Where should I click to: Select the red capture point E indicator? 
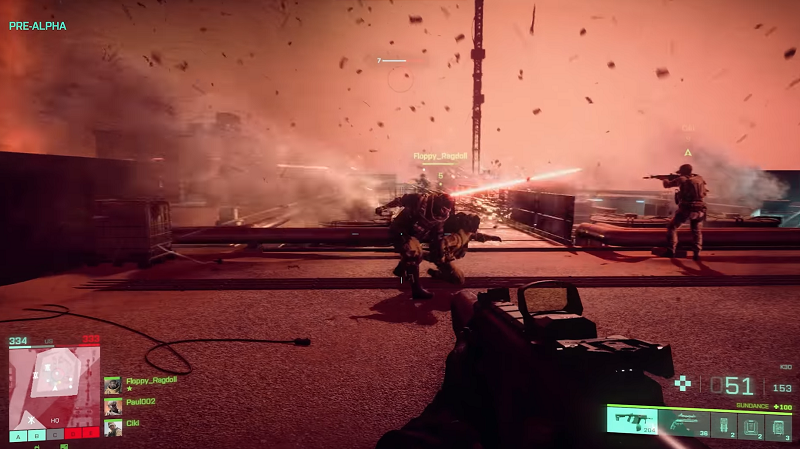point(92,435)
